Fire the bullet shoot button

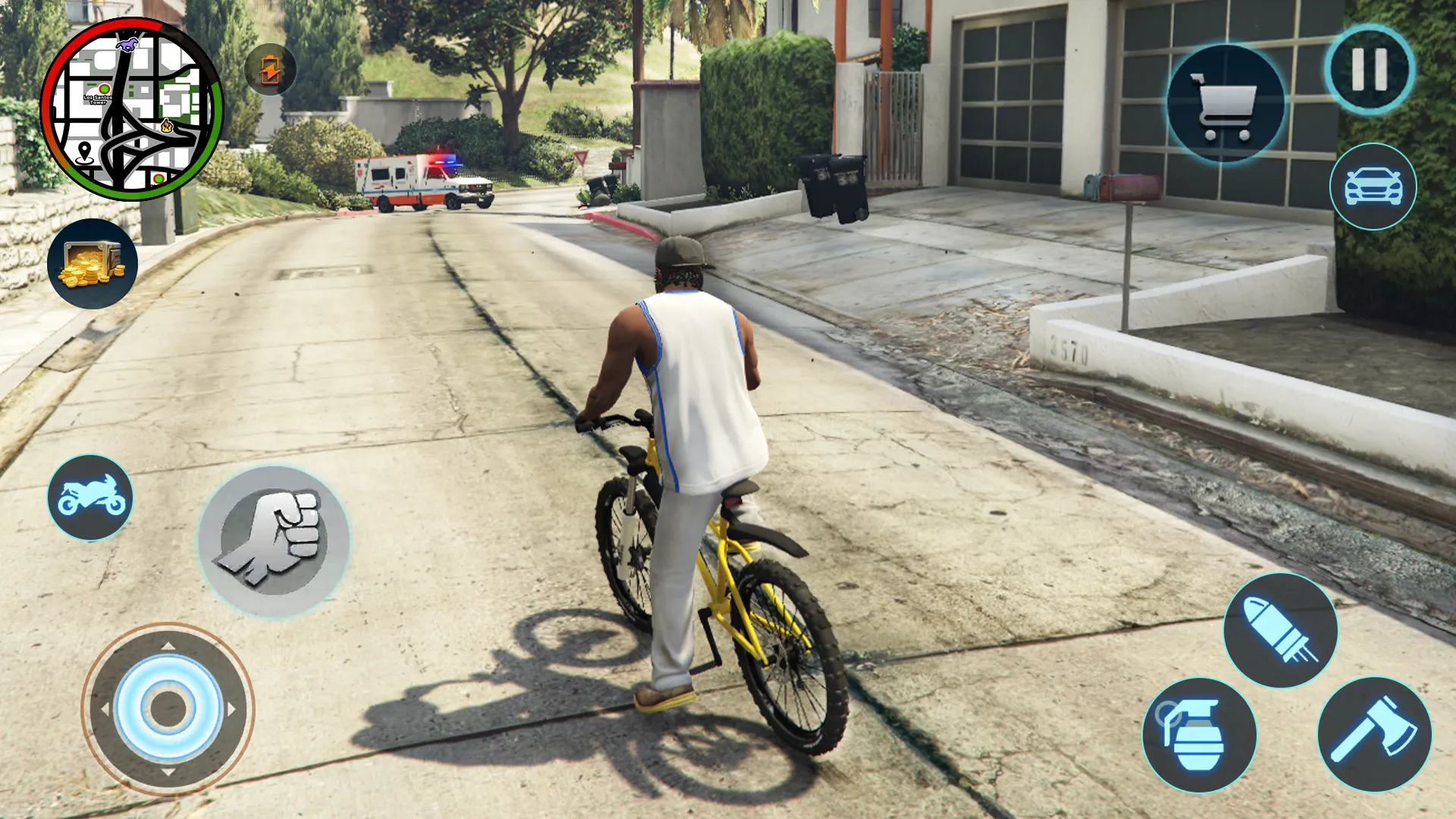tap(1280, 630)
